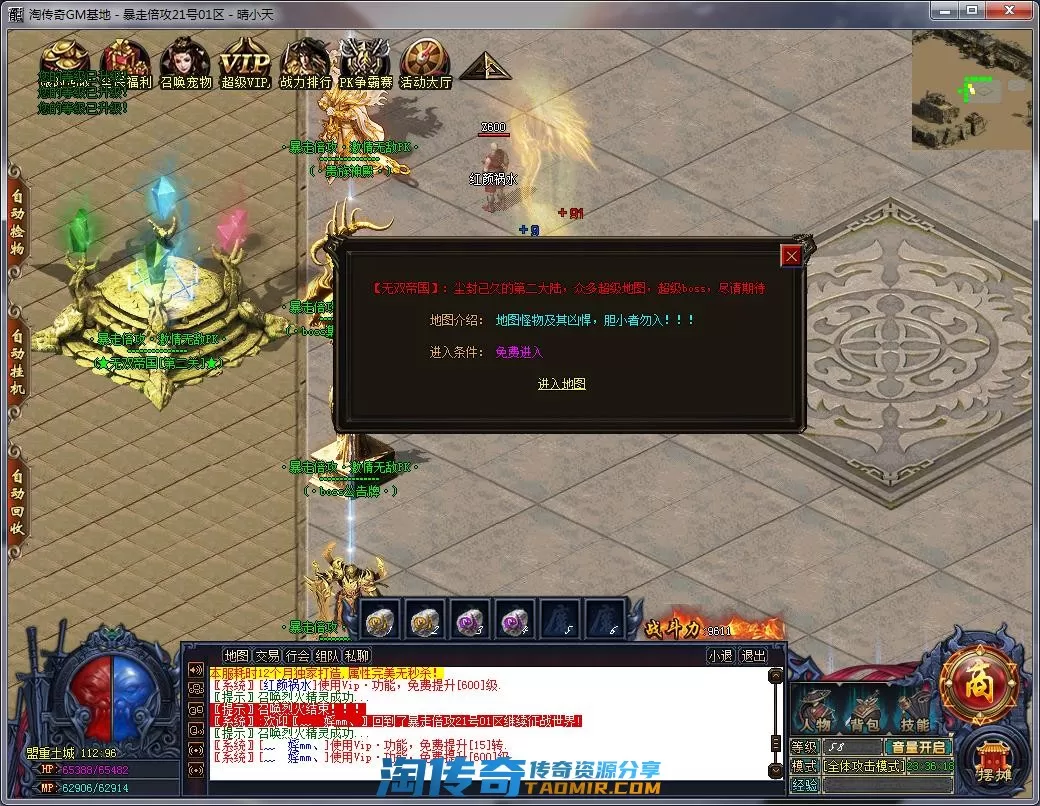1040x806 pixels.
Task: Click the 进入地图 link to enter the map
Action: coord(561,384)
